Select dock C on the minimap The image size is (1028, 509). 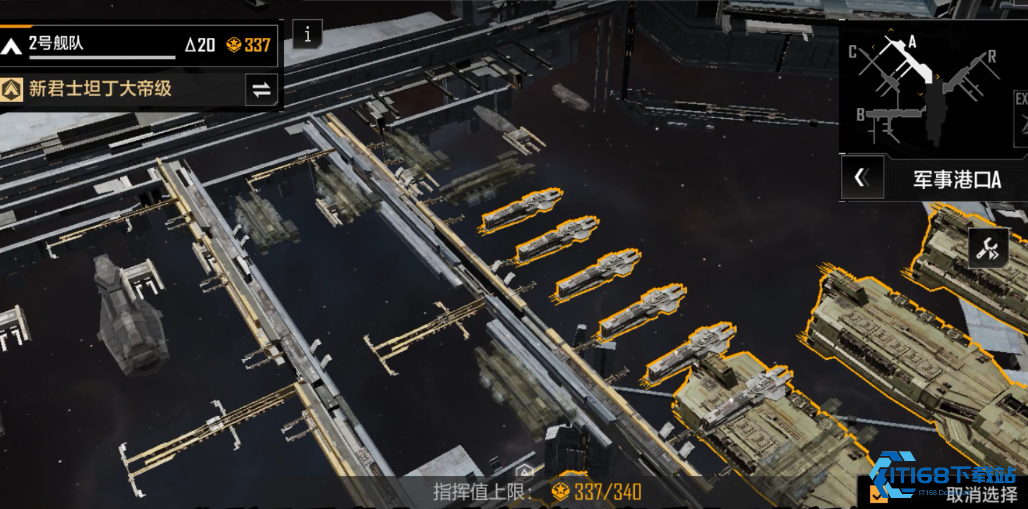pyautogui.click(x=853, y=52)
